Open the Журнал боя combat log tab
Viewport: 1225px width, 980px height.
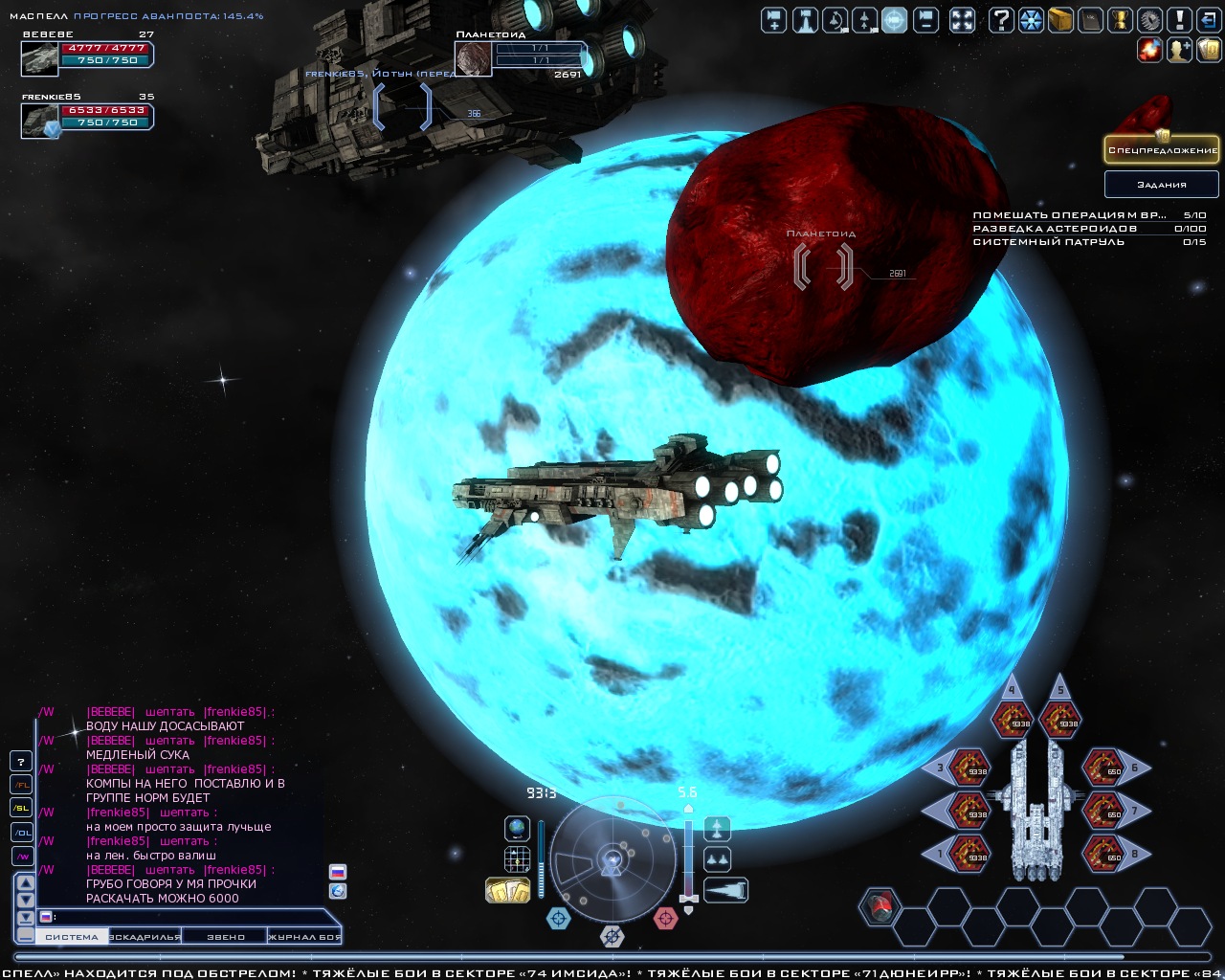(x=304, y=937)
